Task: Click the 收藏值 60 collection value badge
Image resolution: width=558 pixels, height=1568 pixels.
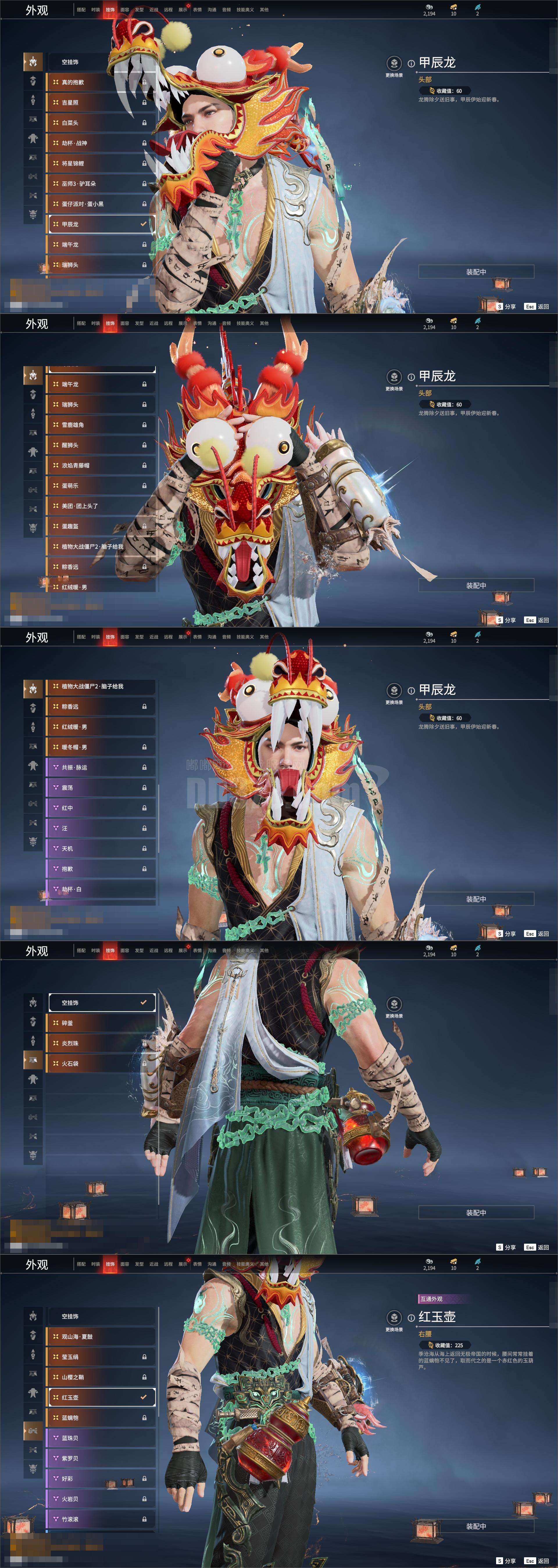Action: 445,90
